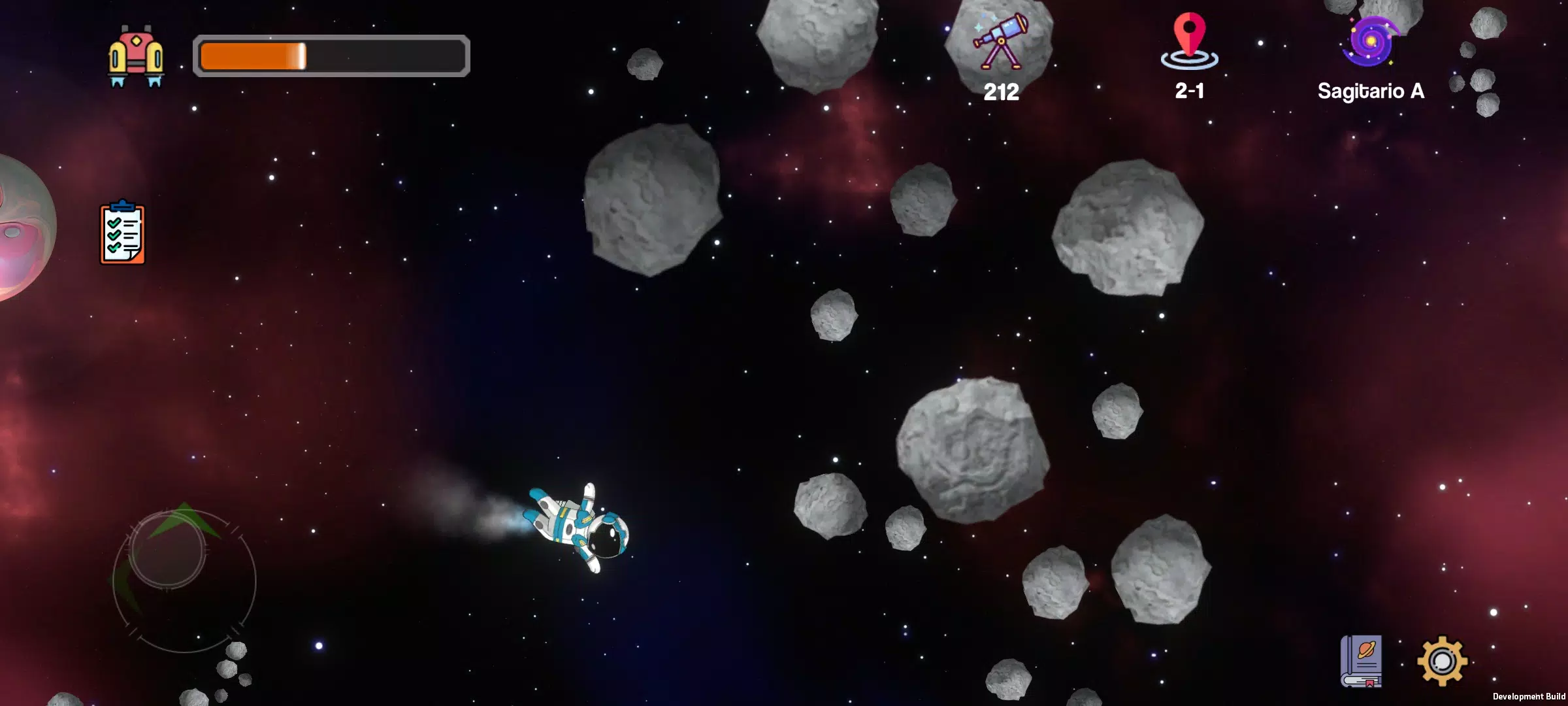The width and height of the screenshot is (1568, 706).
Task: Select the telescope discoveries icon
Action: tap(1000, 41)
